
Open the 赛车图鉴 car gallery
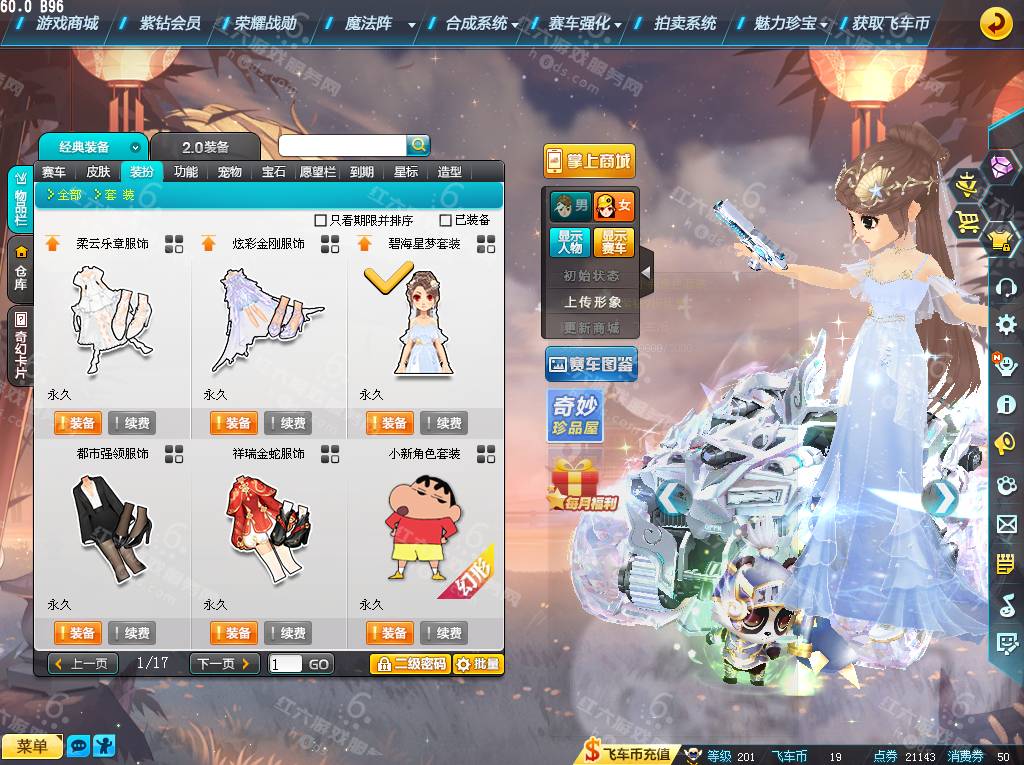[x=591, y=365]
